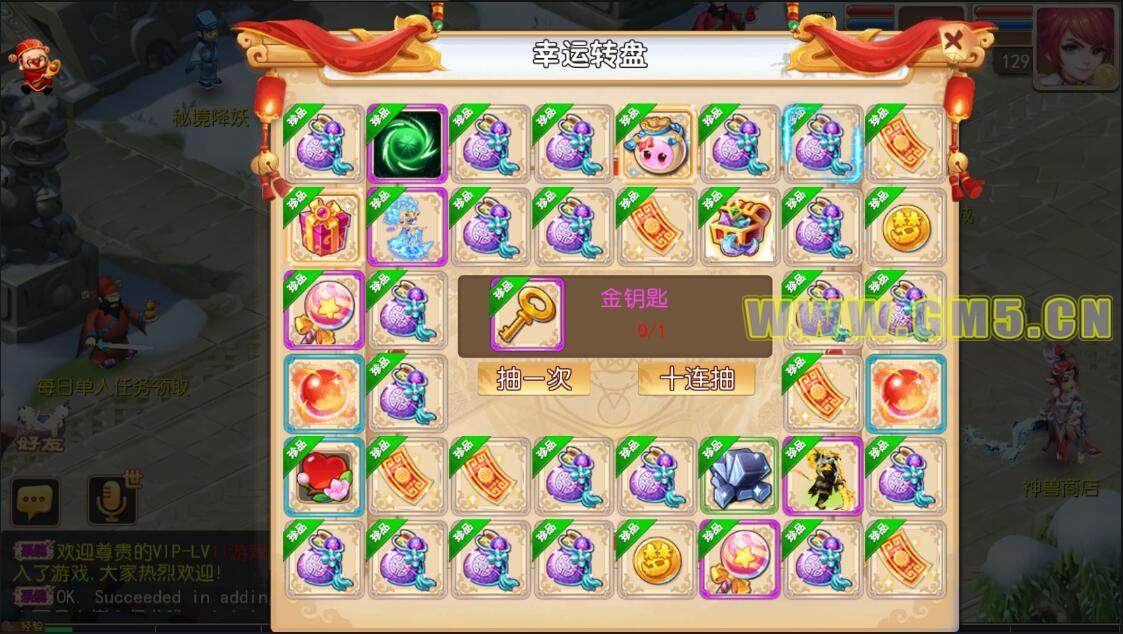
Task: Pick the green swirl orb prize
Action: (x=407, y=143)
